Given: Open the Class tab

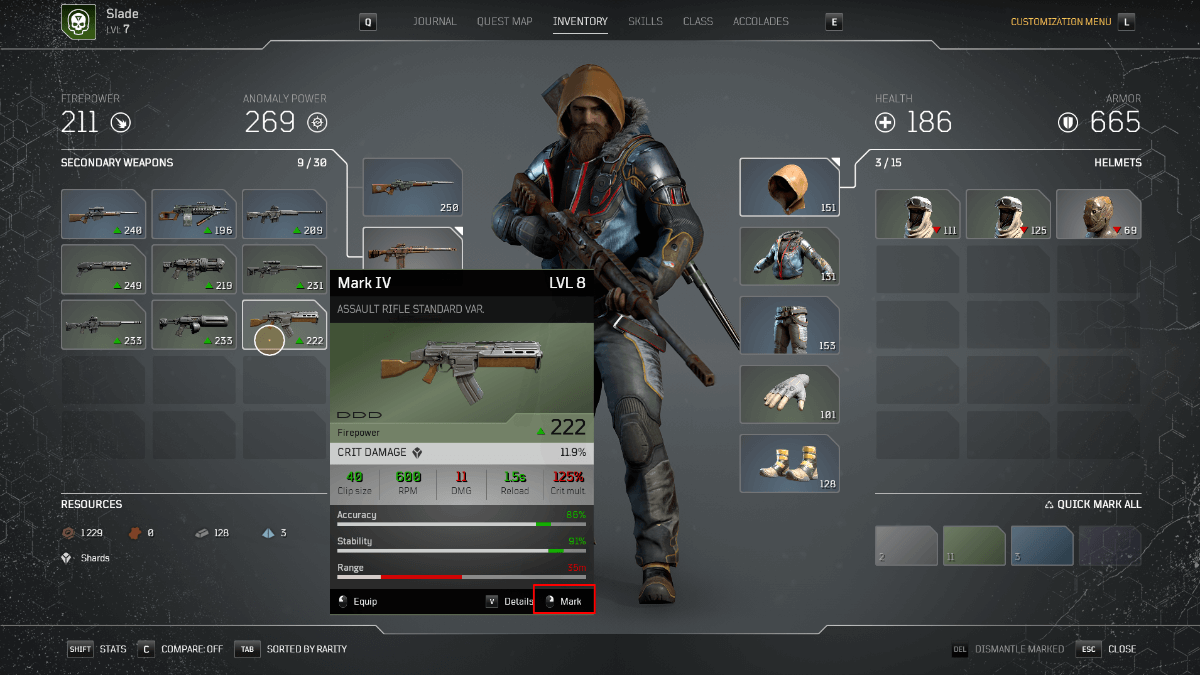Looking at the screenshot, I should click(x=697, y=21).
